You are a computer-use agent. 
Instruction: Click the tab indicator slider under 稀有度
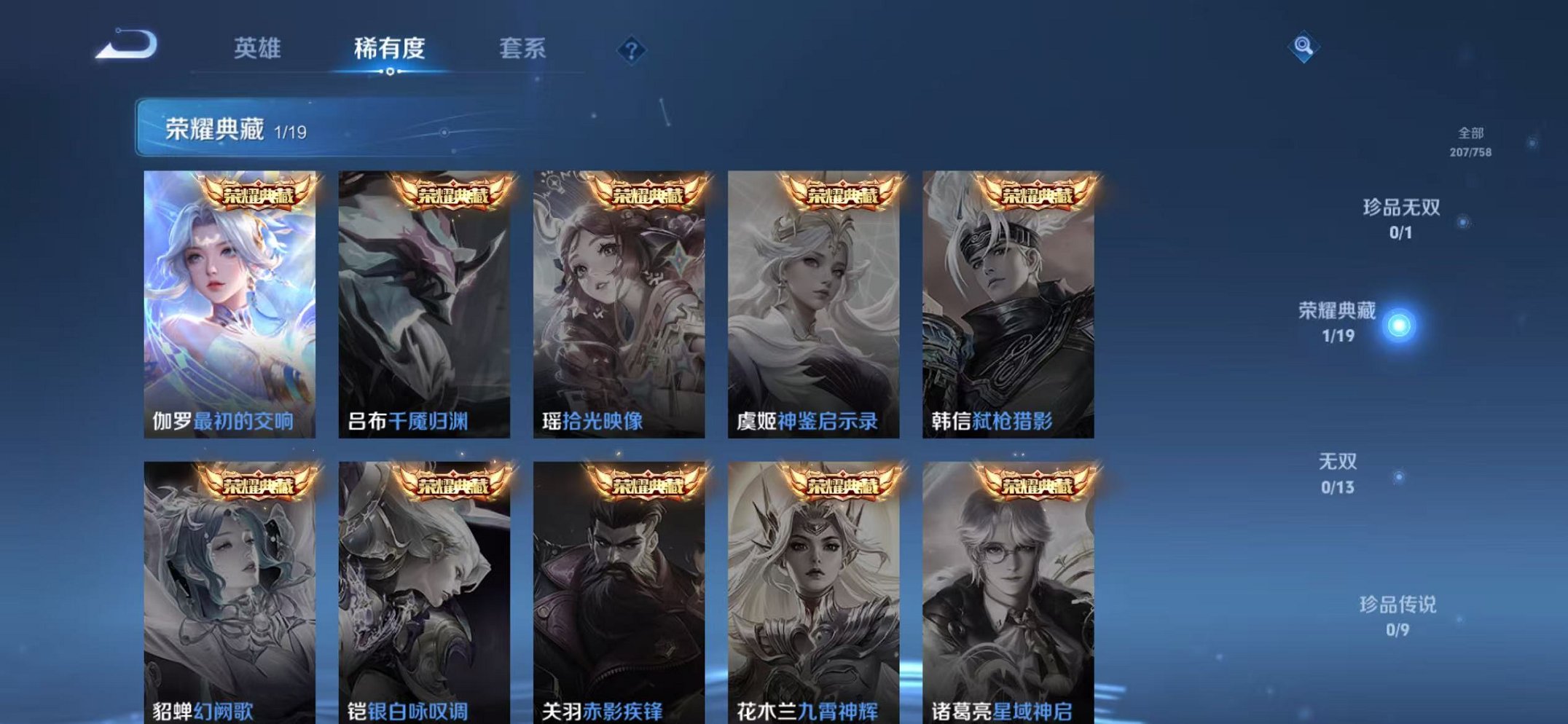click(x=390, y=73)
